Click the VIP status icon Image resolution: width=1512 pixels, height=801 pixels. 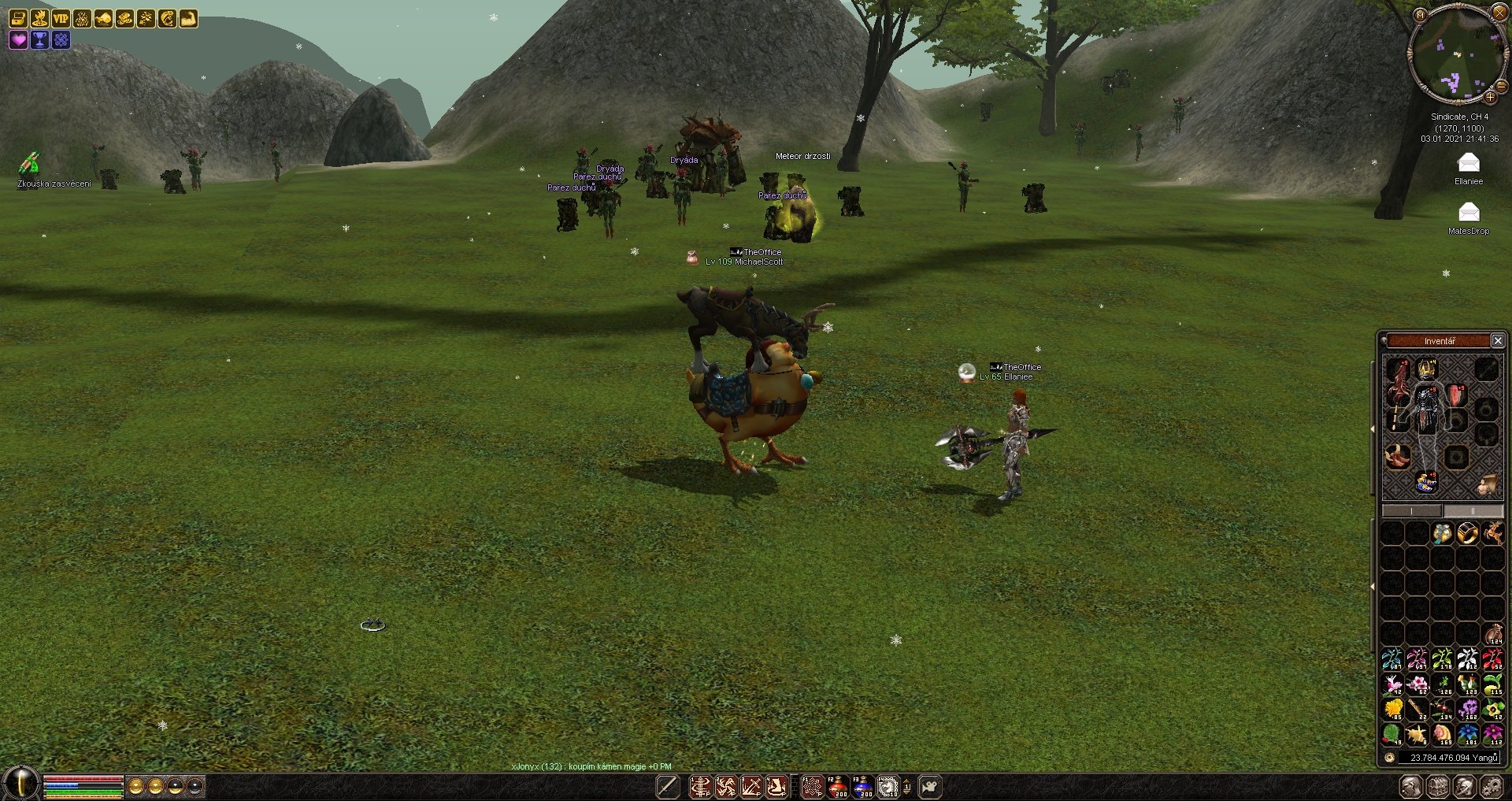coord(61,18)
